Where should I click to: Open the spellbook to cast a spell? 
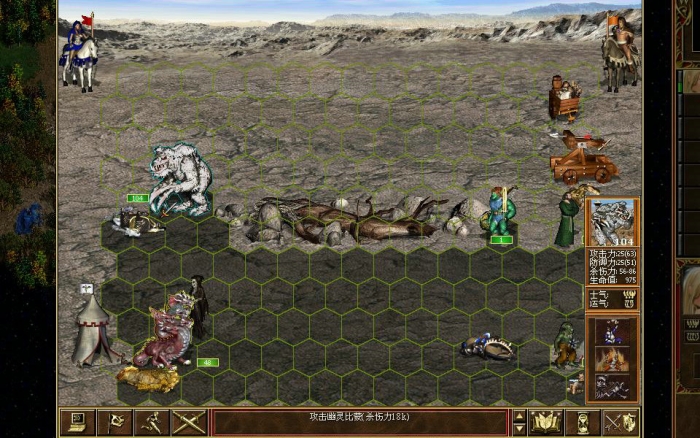[546, 422]
